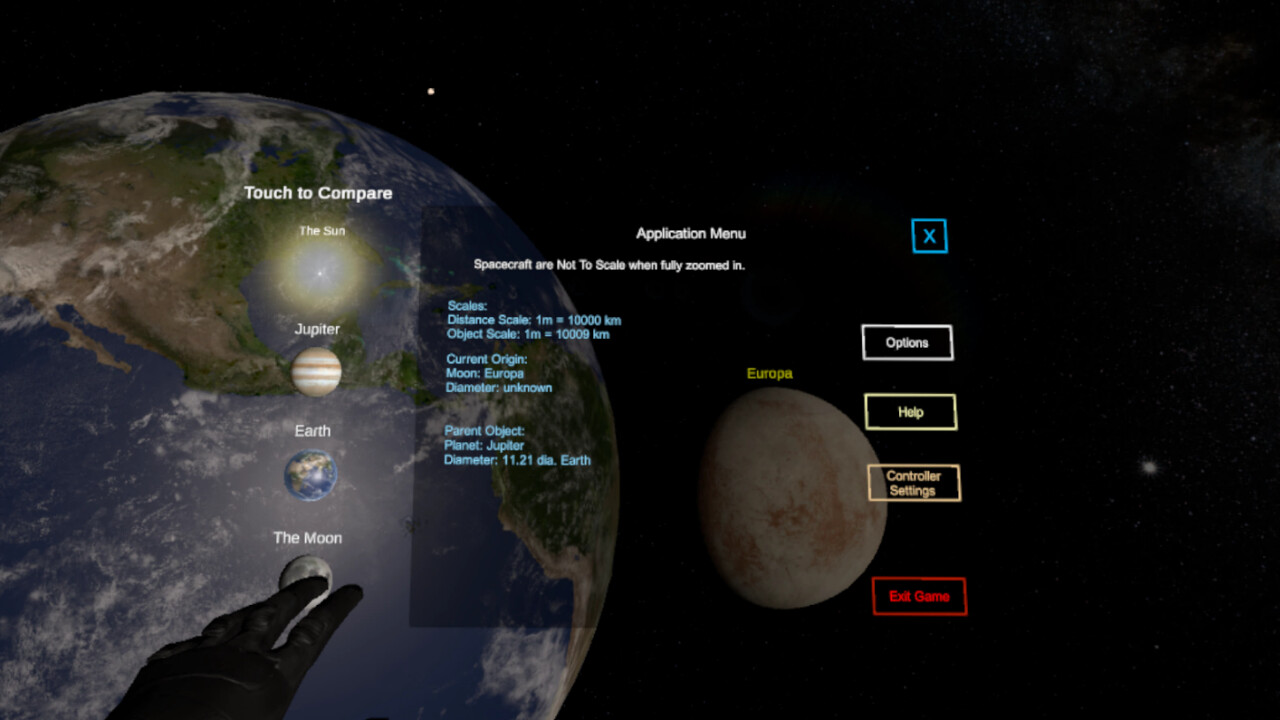Screen dimensions: 1280x720
Task: Select Jupiter in the comparison panel
Action: point(316,371)
